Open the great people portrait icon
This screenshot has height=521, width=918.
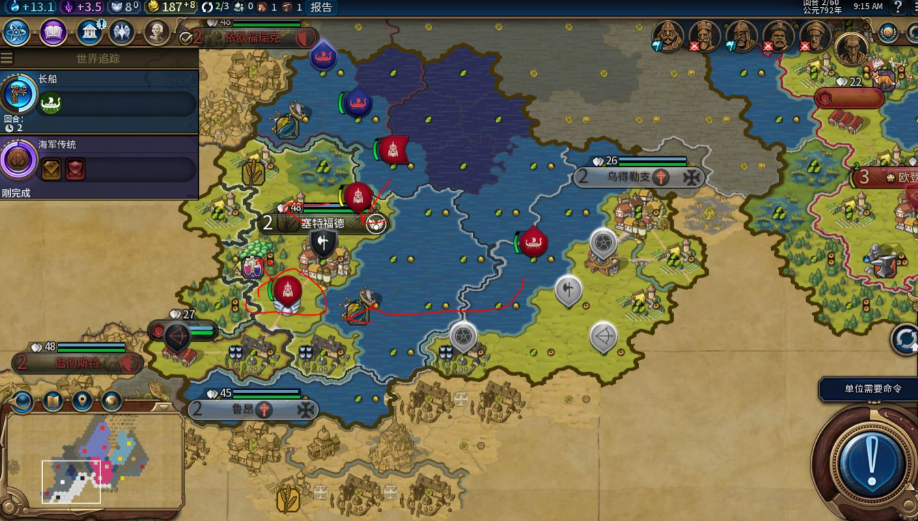(157, 32)
